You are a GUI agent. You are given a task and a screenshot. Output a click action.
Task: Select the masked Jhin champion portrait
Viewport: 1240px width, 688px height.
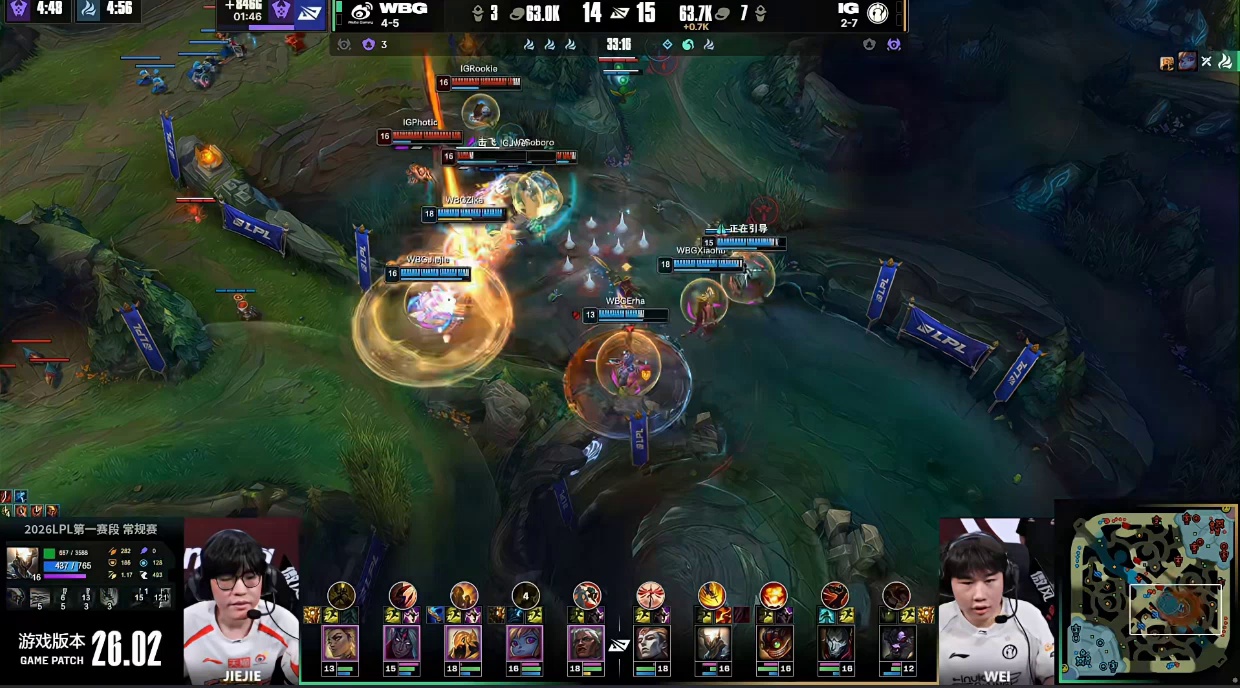pyautogui.click(x=835, y=643)
